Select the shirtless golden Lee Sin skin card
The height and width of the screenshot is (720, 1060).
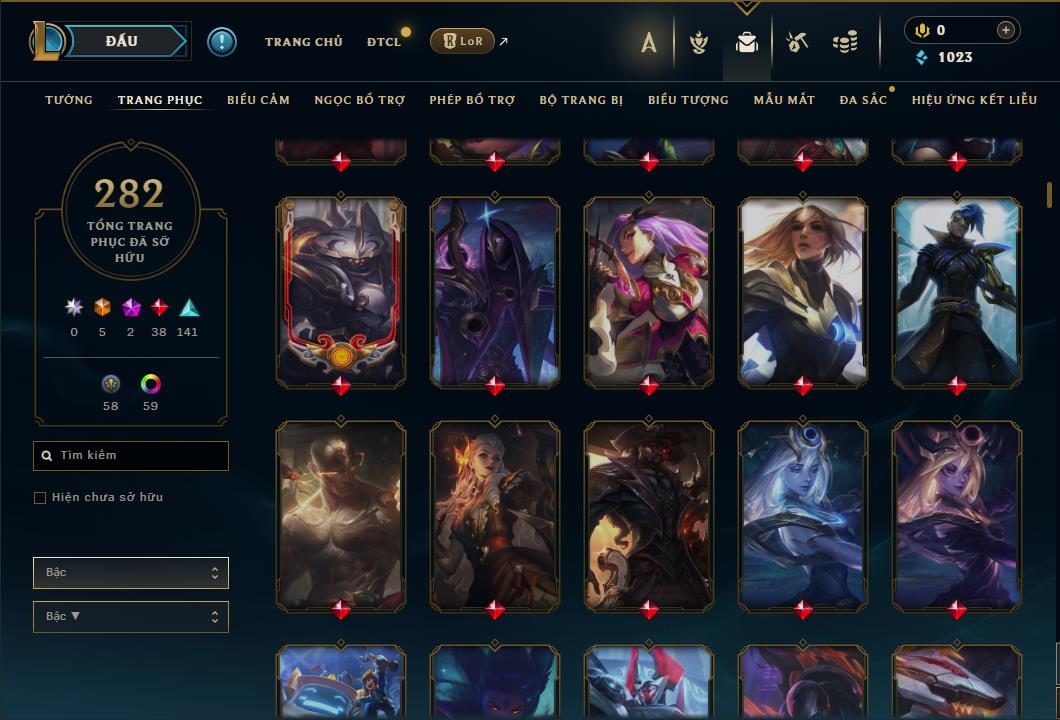[341, 515]
